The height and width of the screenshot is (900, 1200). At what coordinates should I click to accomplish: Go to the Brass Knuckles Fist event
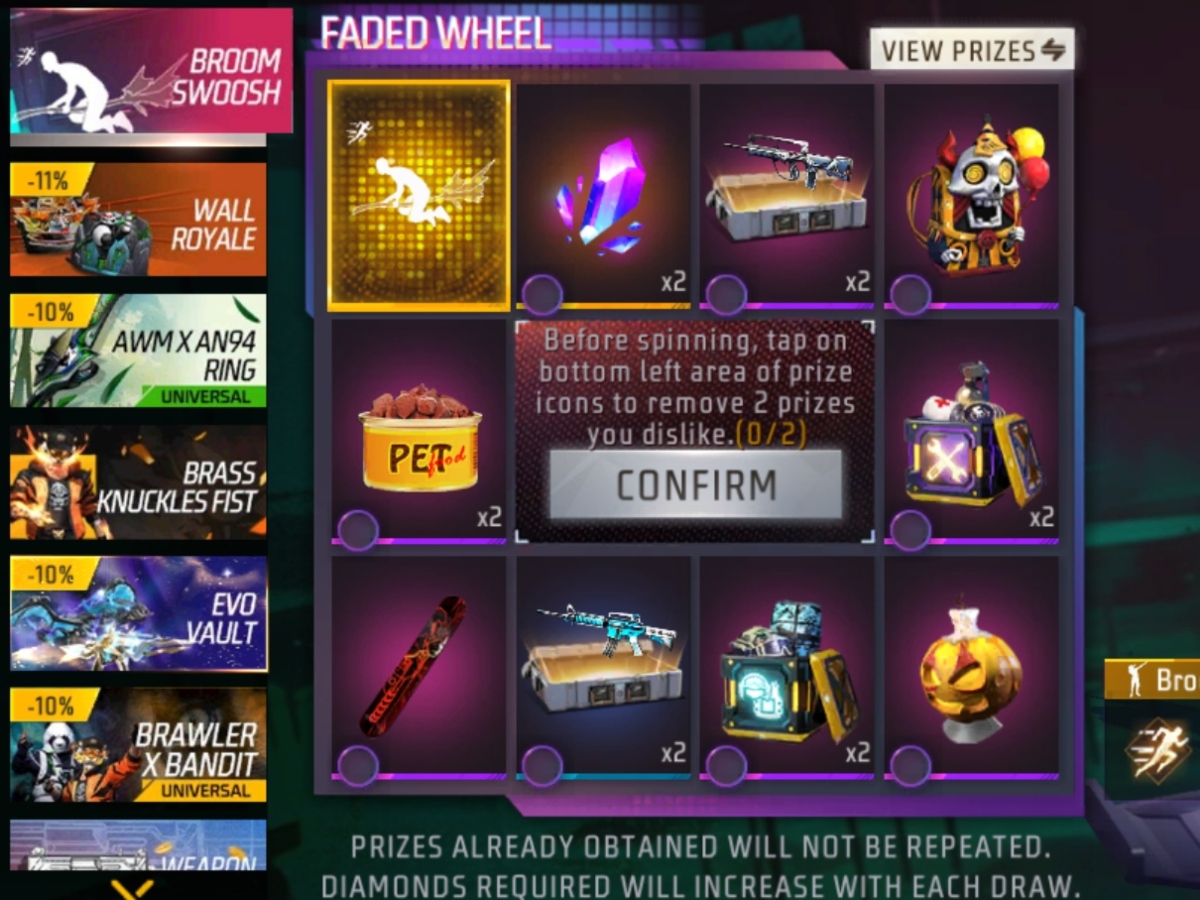click(138, 482)
